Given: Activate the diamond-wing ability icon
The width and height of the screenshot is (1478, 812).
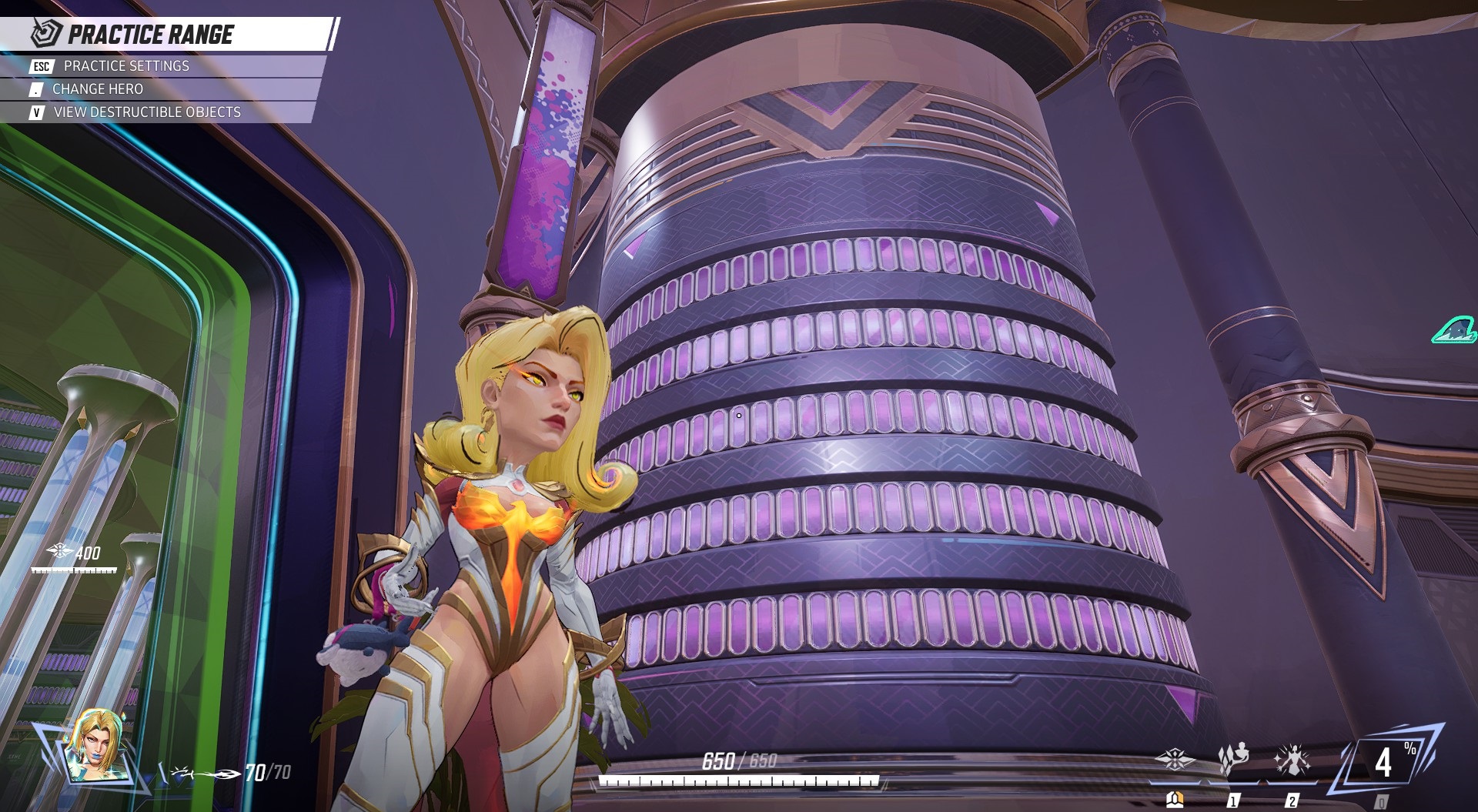Looking at the screenshot, I should pos(1175,760).
